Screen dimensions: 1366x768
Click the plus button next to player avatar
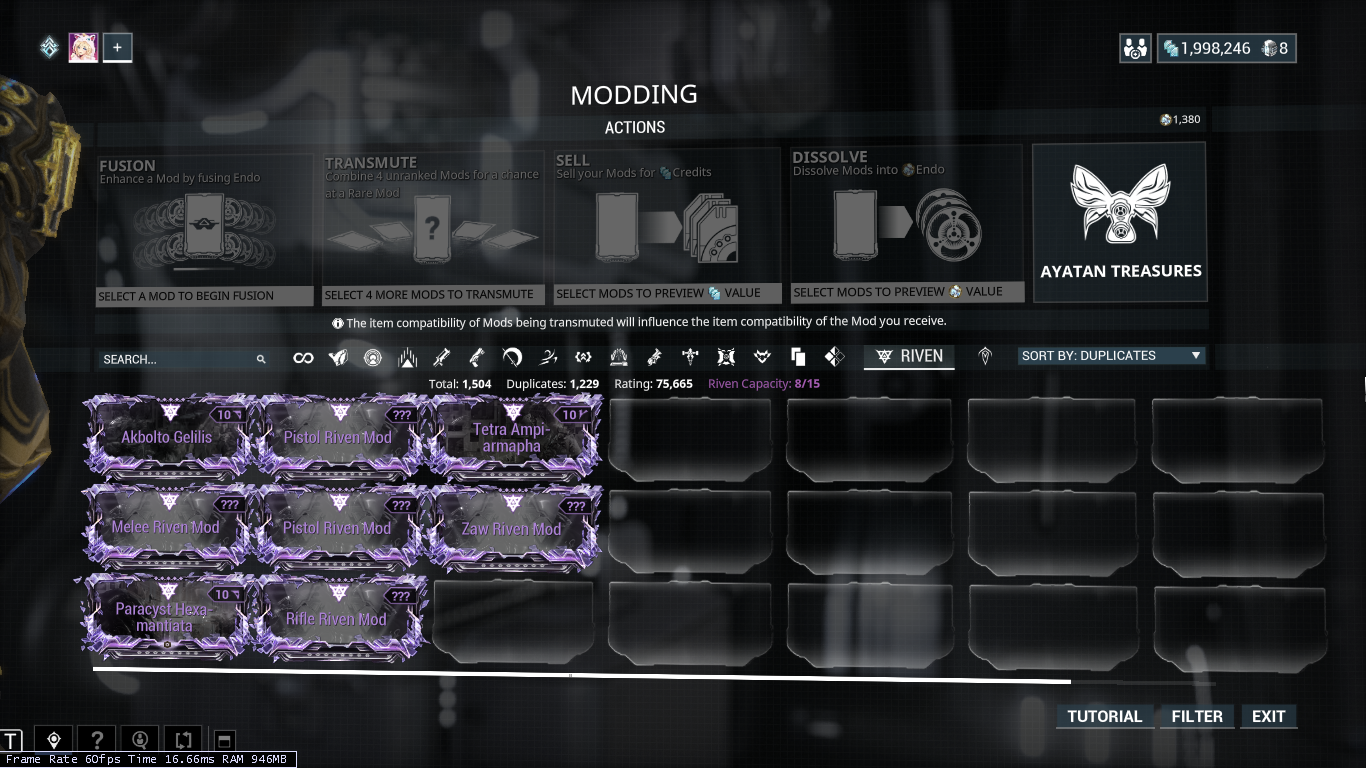(117, 46)
